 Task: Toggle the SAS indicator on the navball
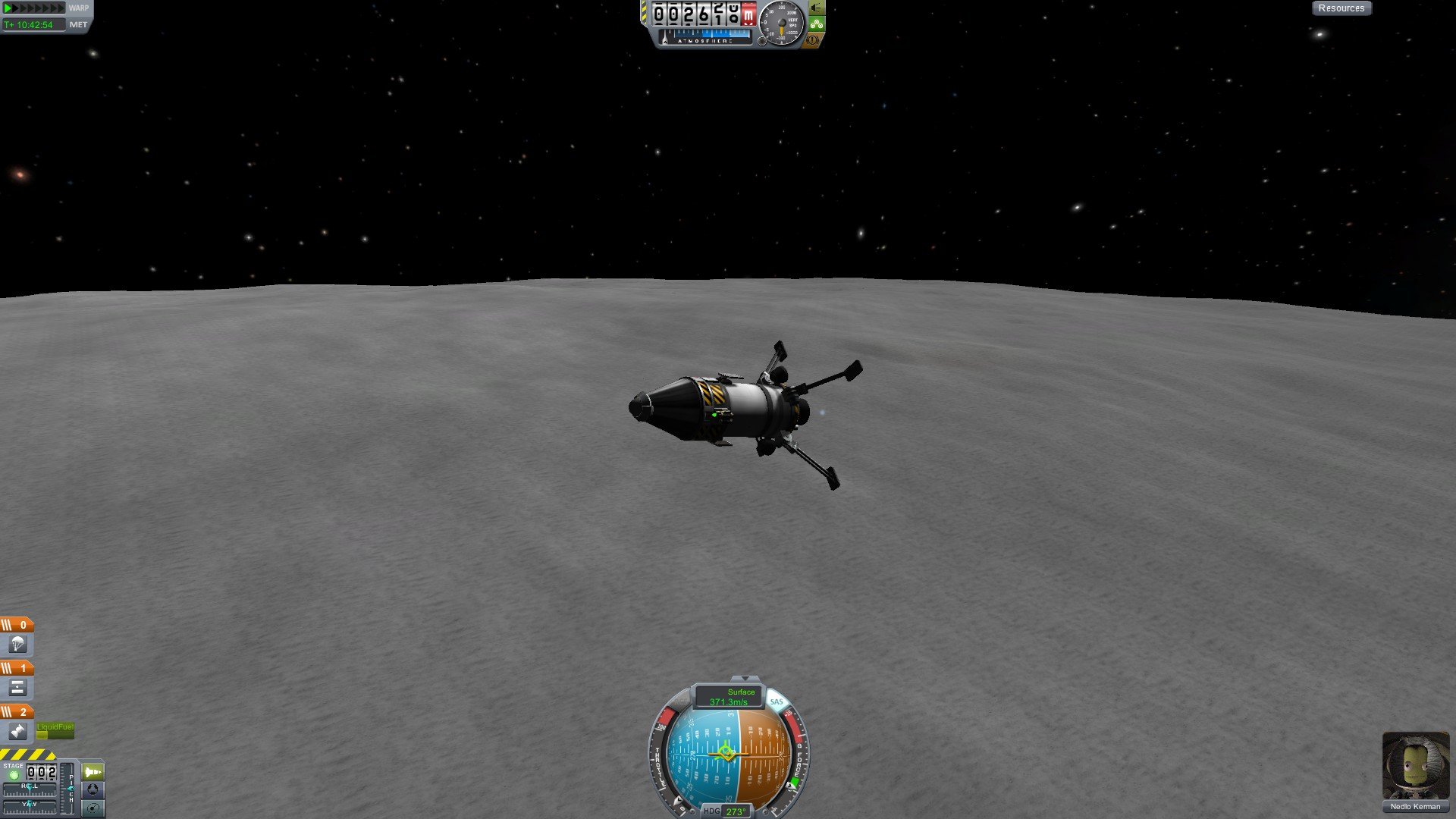click(x=776, y=702)
